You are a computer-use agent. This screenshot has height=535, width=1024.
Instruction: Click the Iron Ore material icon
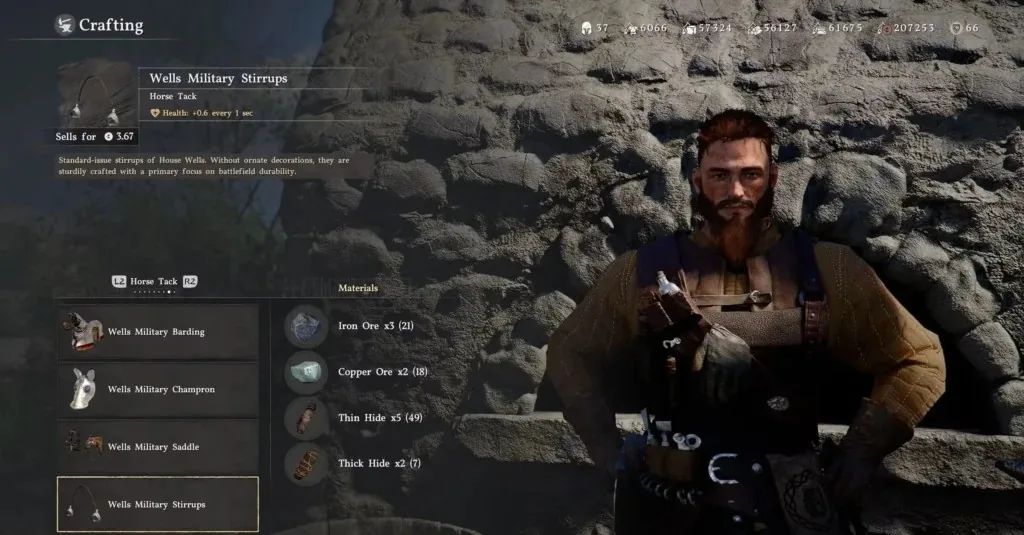tap(306, 326)
